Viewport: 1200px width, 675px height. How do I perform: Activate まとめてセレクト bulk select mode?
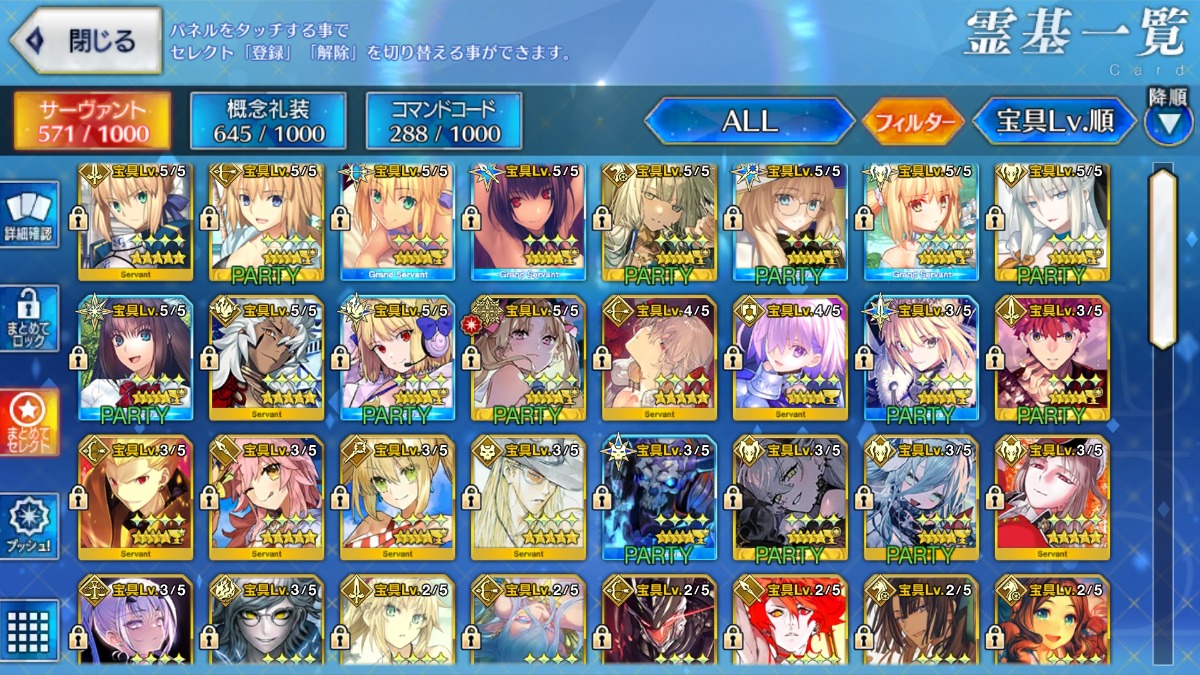[29, 421]
